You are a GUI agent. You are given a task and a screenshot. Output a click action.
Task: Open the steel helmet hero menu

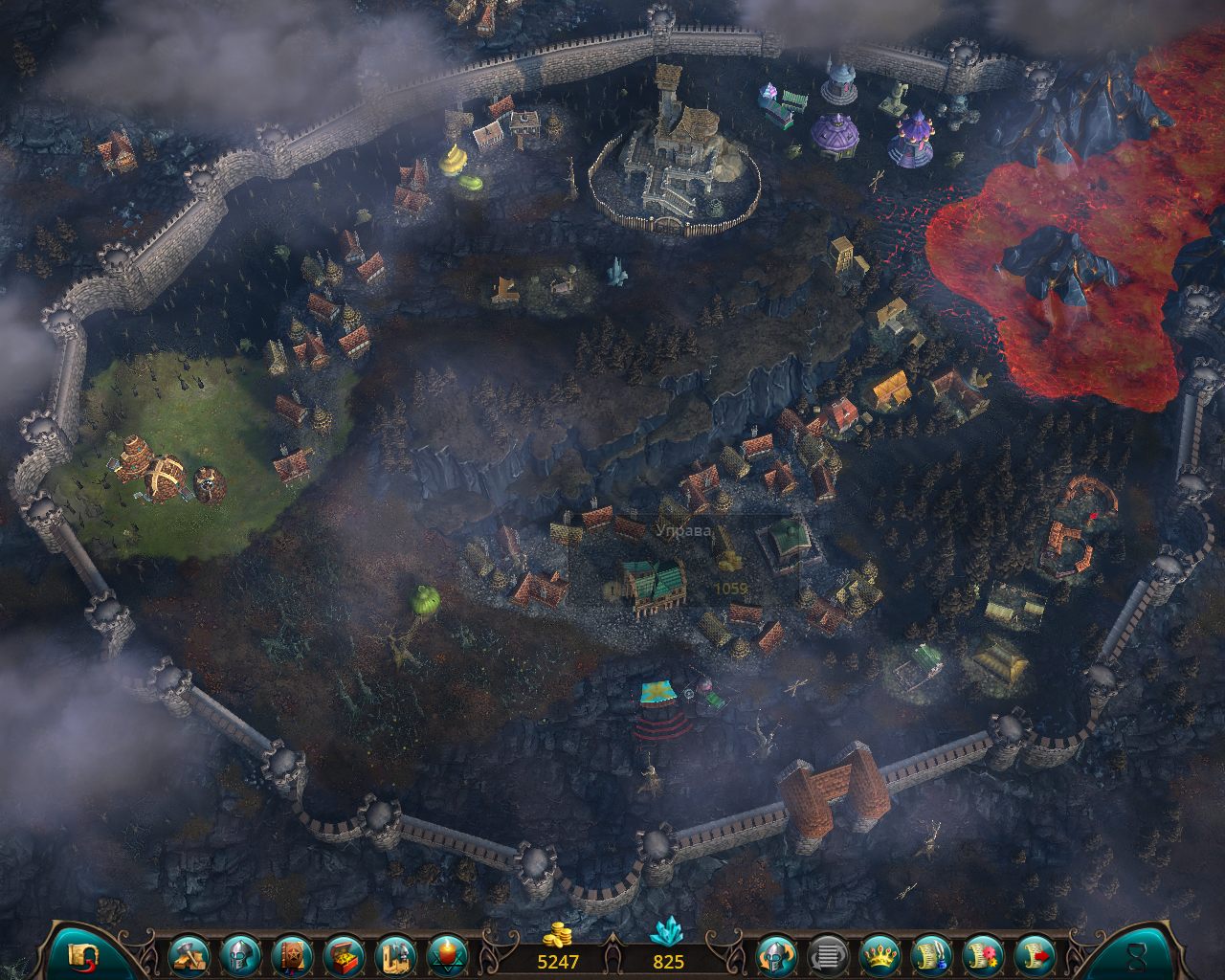pos(240,955)
